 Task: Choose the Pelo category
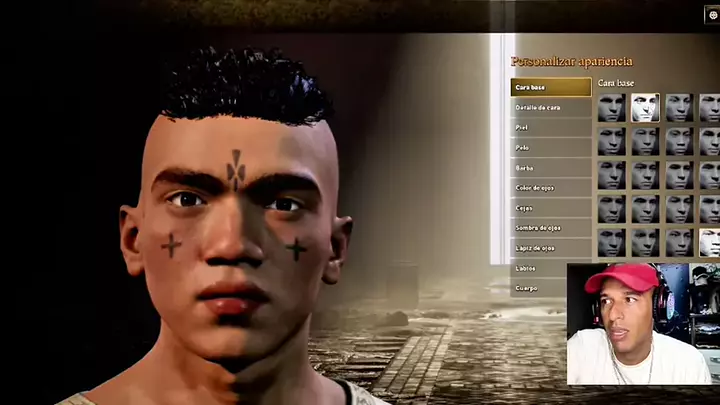550,147
